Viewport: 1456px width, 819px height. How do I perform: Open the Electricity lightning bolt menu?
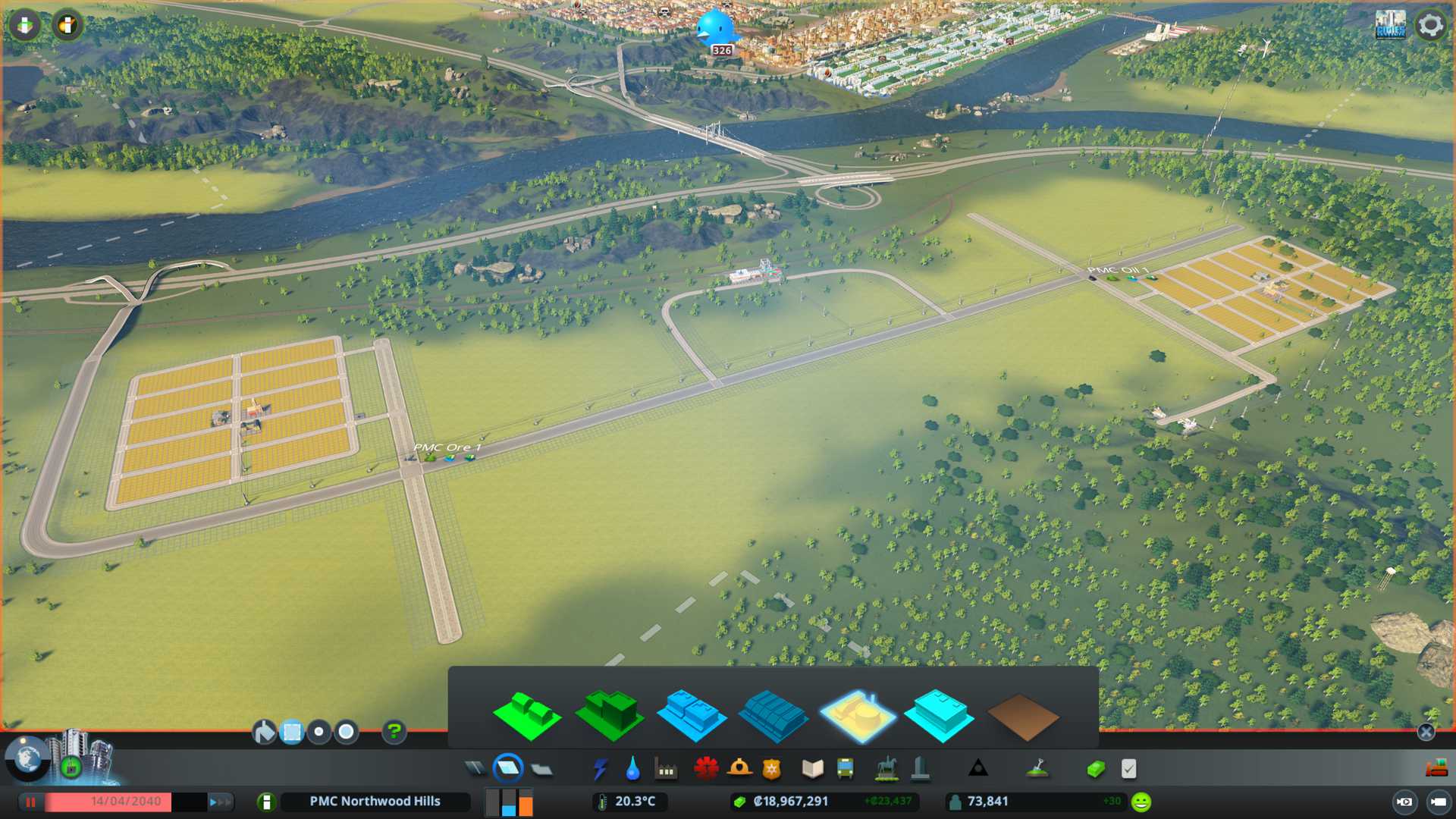[x=600, y=769]
